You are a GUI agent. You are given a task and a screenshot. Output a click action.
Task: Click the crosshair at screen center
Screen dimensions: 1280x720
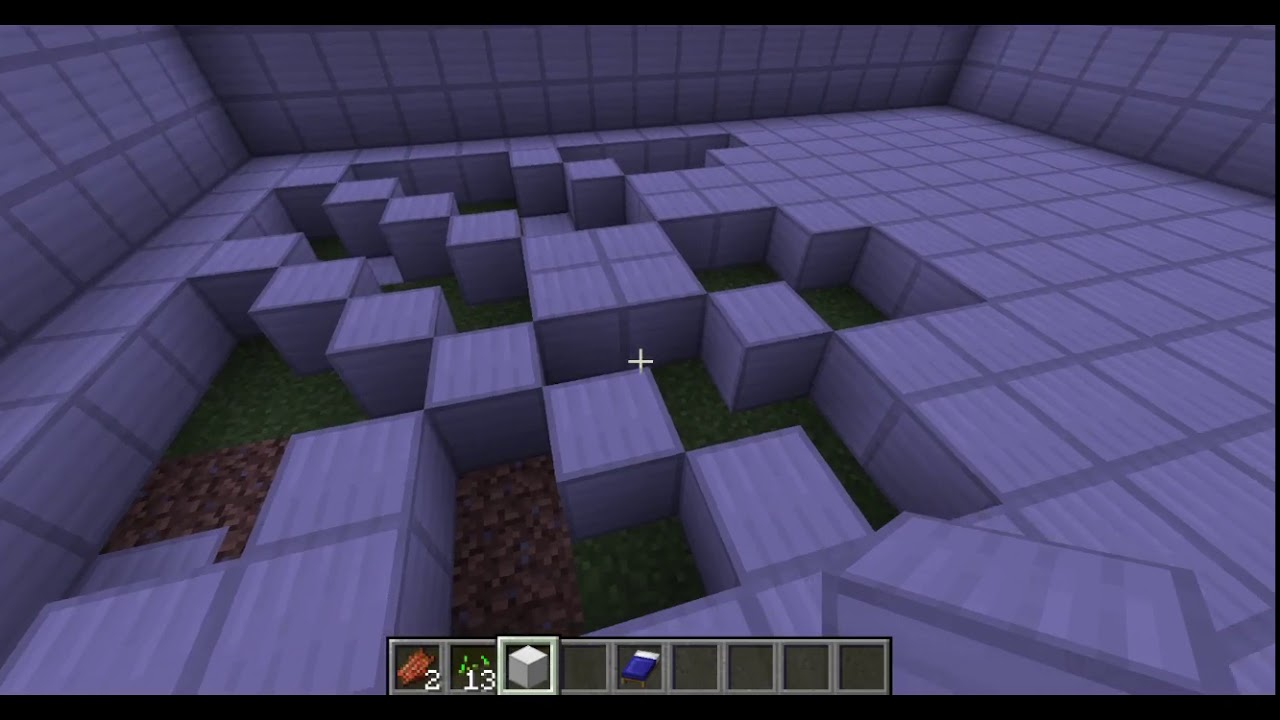click(639, 360)
